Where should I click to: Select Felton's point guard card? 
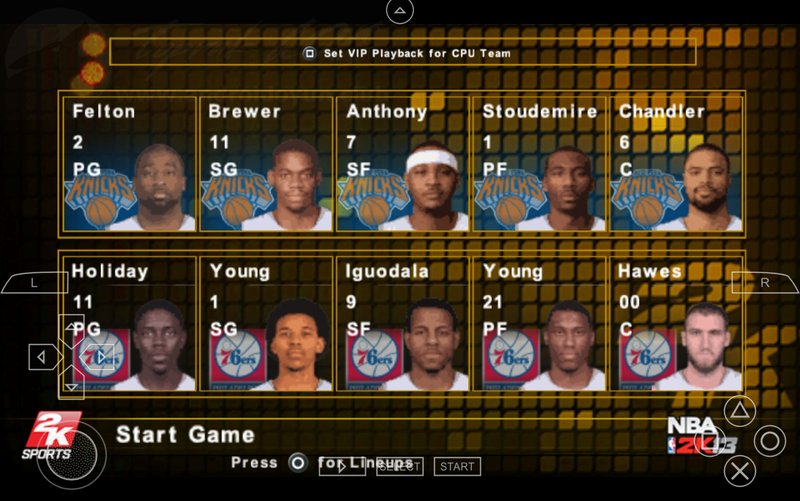(130, 164)
